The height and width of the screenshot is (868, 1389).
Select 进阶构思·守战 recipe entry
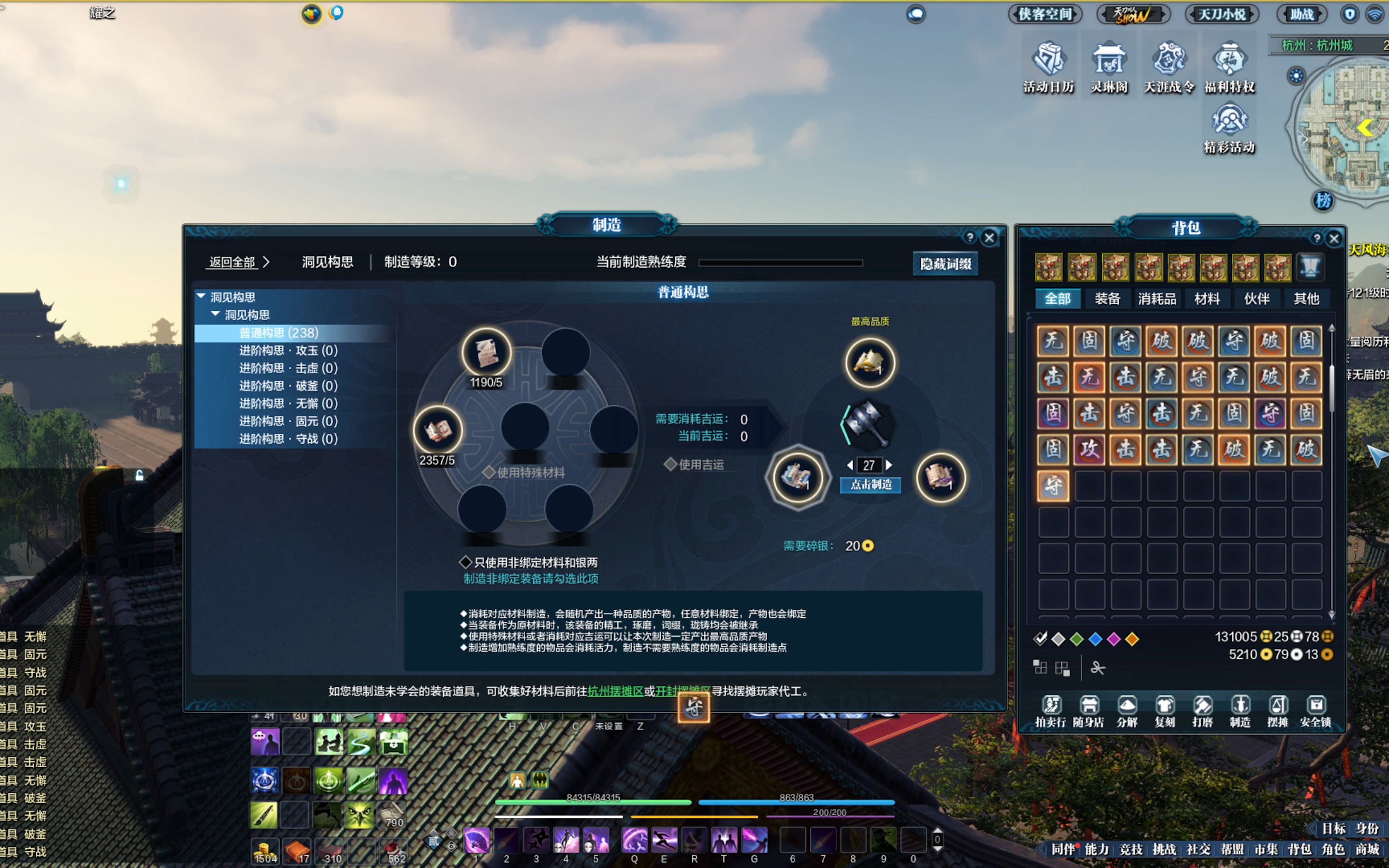287,439
